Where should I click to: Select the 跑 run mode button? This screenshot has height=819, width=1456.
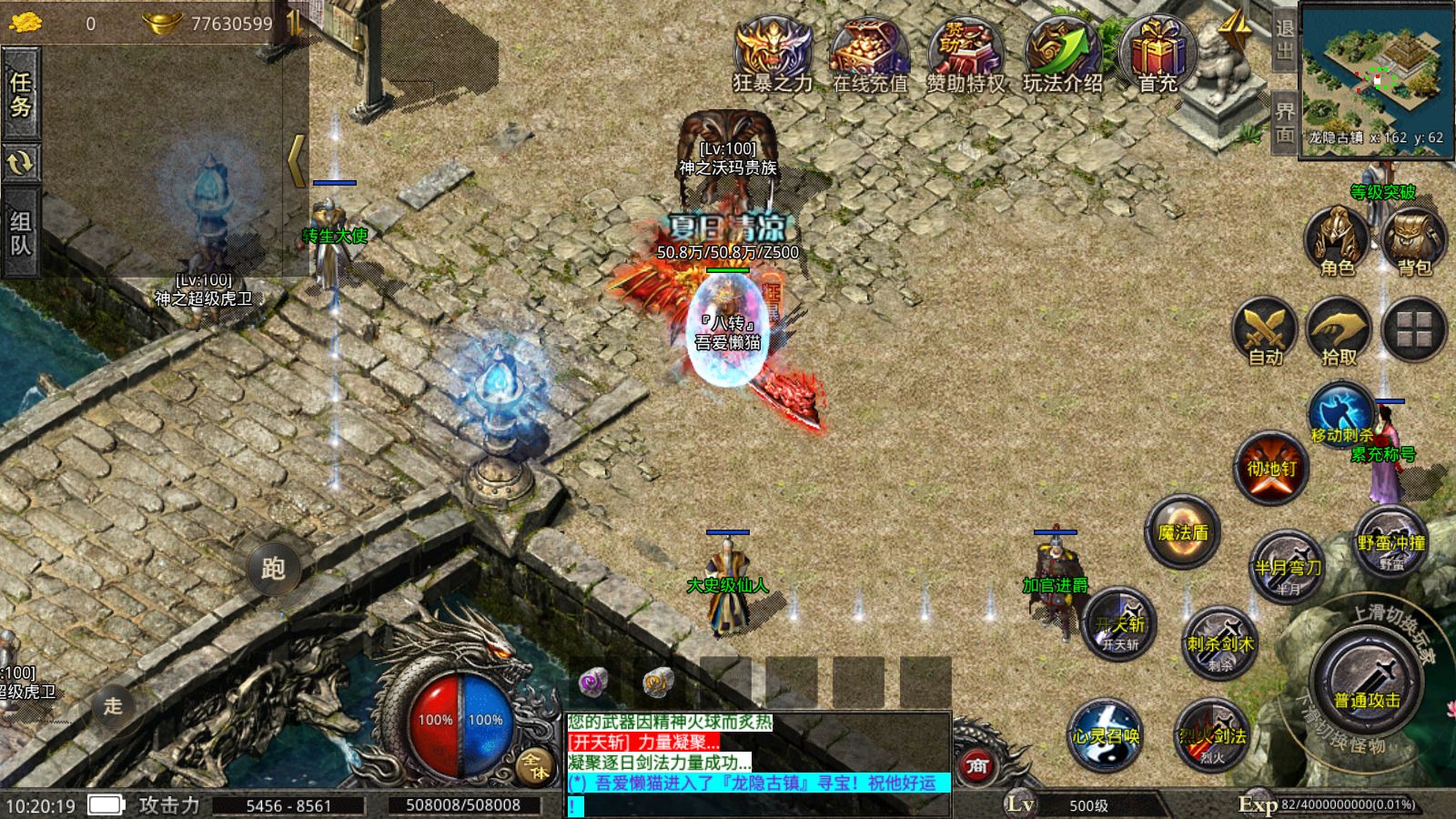point(274,569)
